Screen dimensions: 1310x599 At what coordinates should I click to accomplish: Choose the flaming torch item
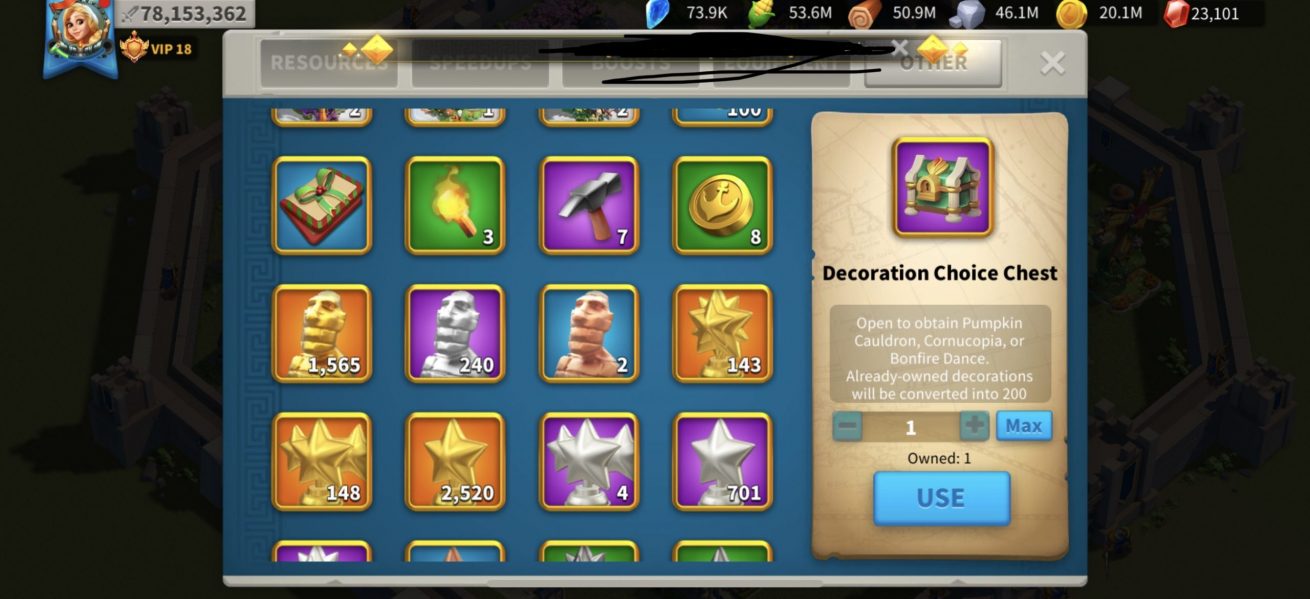click(455, 205)
